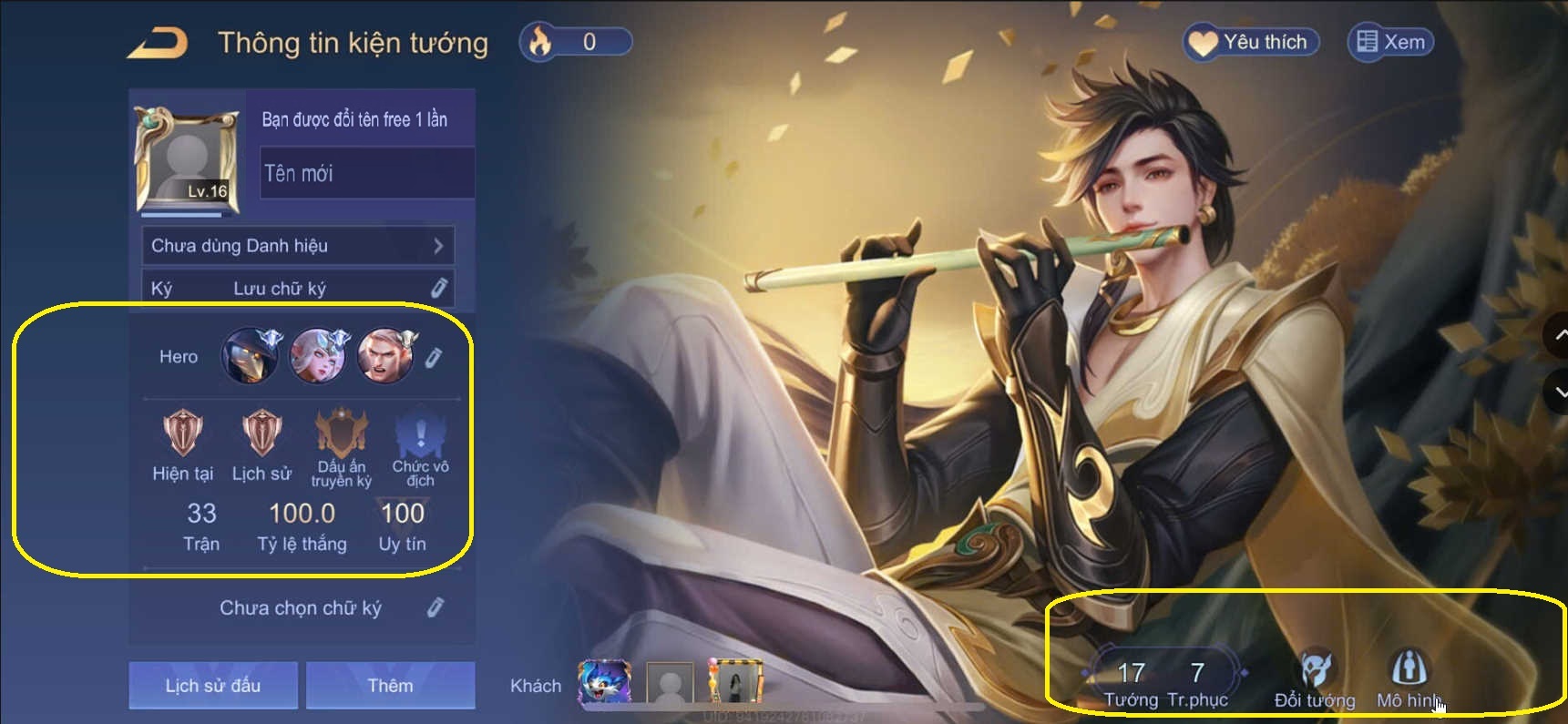Switch to the Khách tab

pyautogui.click(x=536, y=686)
